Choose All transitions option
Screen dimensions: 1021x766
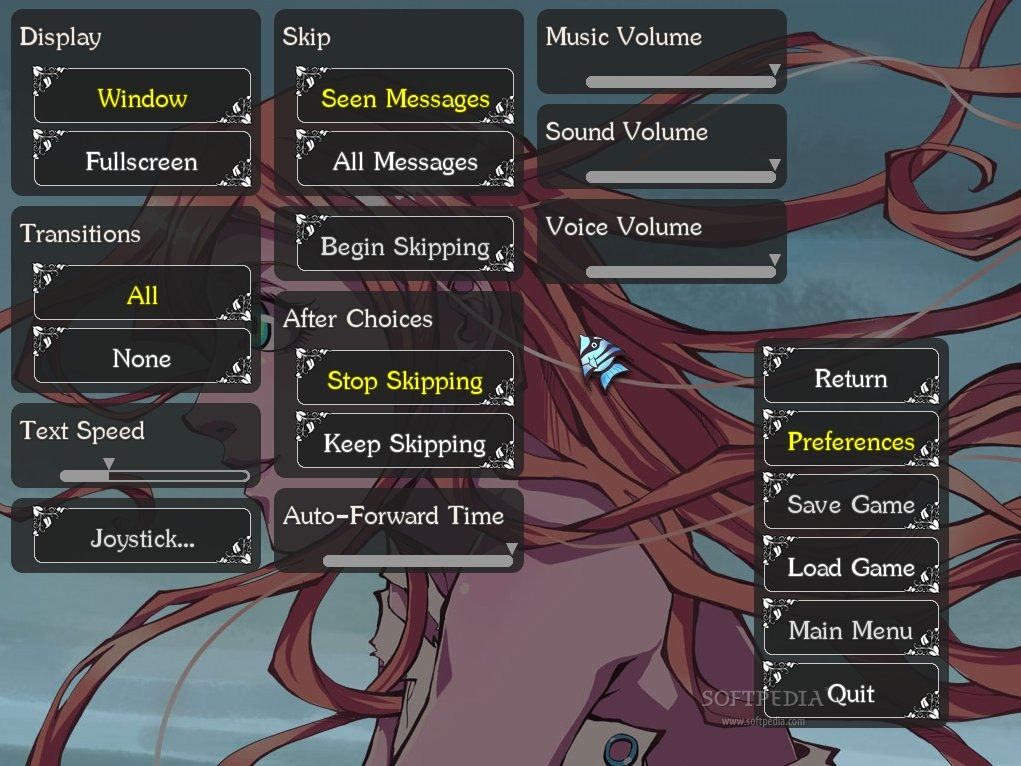(x=142, y=295)
